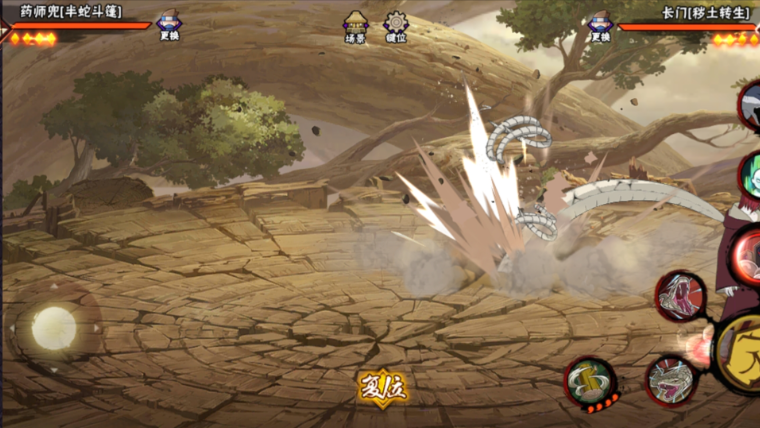Swap the left player's character via 更换
This screenshot has height=428, width=760.
click(x=169, y=25)
